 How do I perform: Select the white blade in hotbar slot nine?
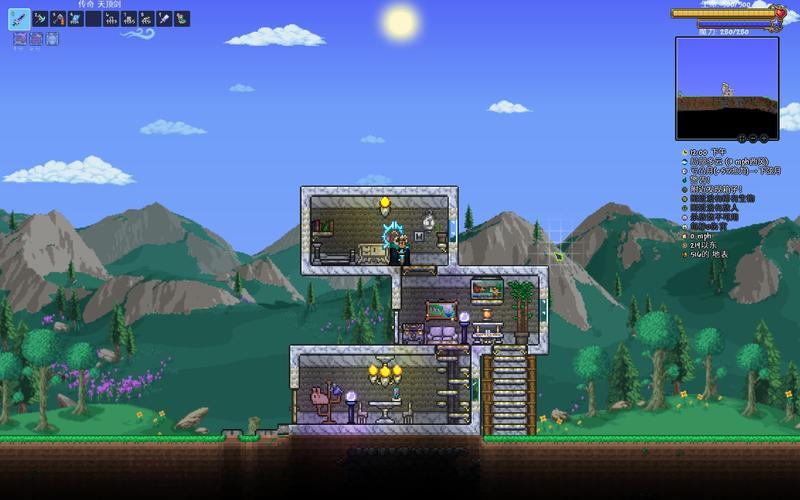[163, 18]
